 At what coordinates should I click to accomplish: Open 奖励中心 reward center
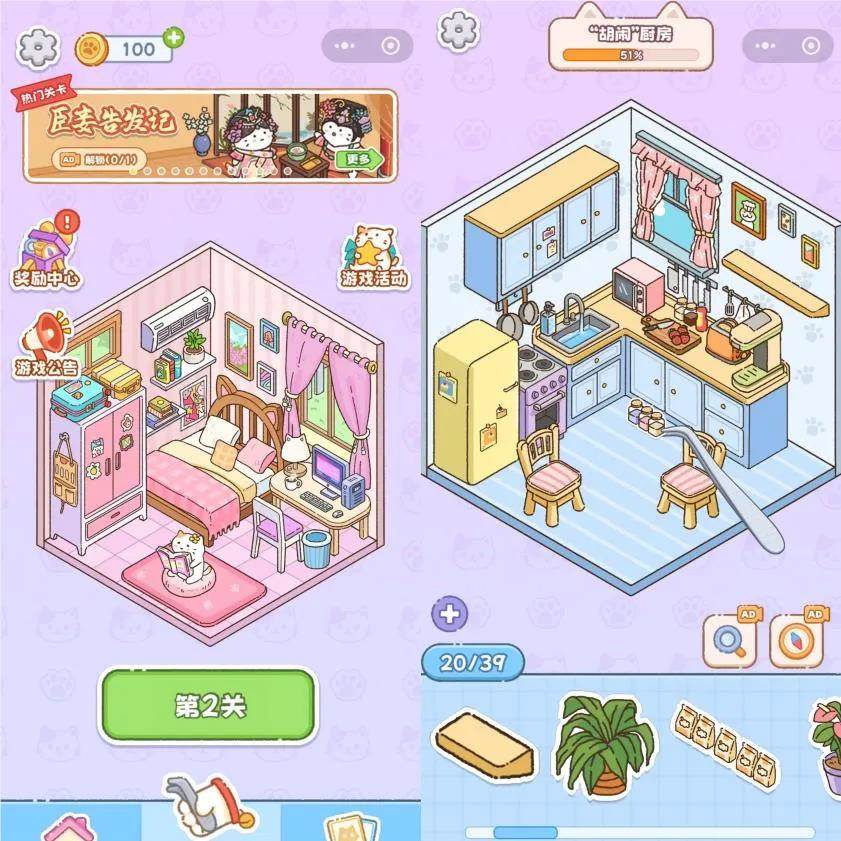(47, 253)
